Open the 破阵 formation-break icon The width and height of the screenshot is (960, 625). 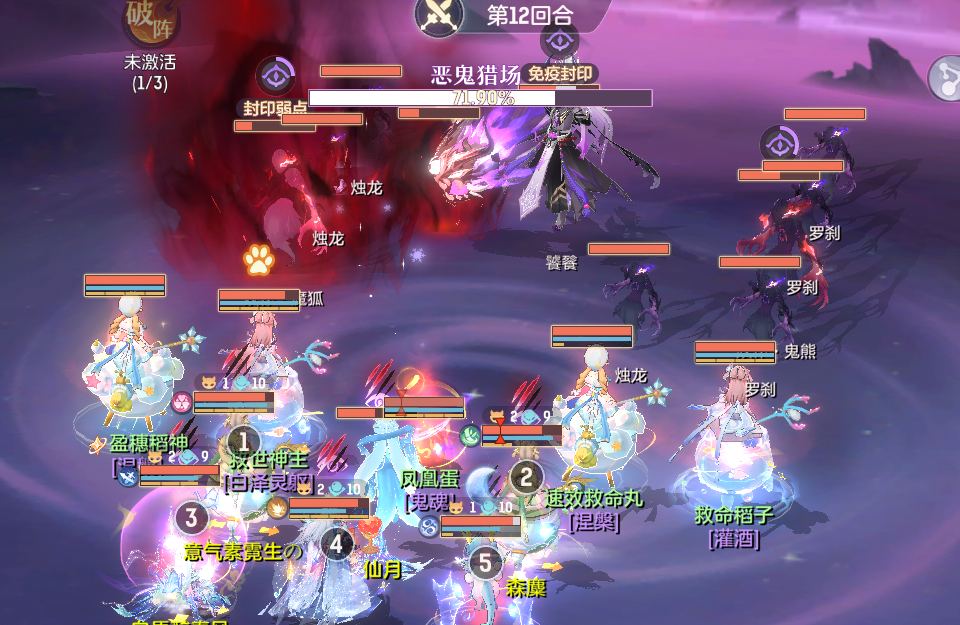tap(151, 22)
